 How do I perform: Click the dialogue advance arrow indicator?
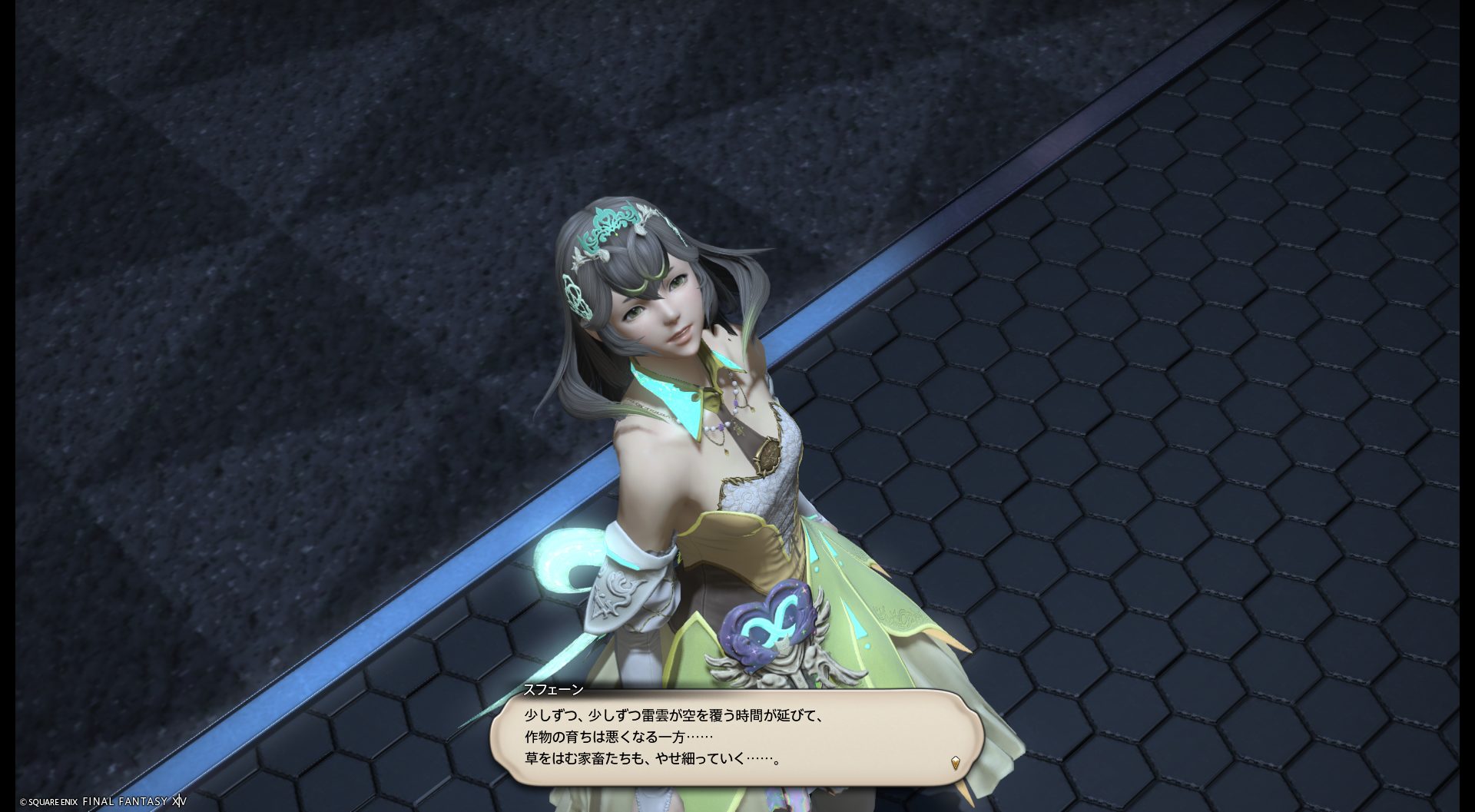pos(955,763)
